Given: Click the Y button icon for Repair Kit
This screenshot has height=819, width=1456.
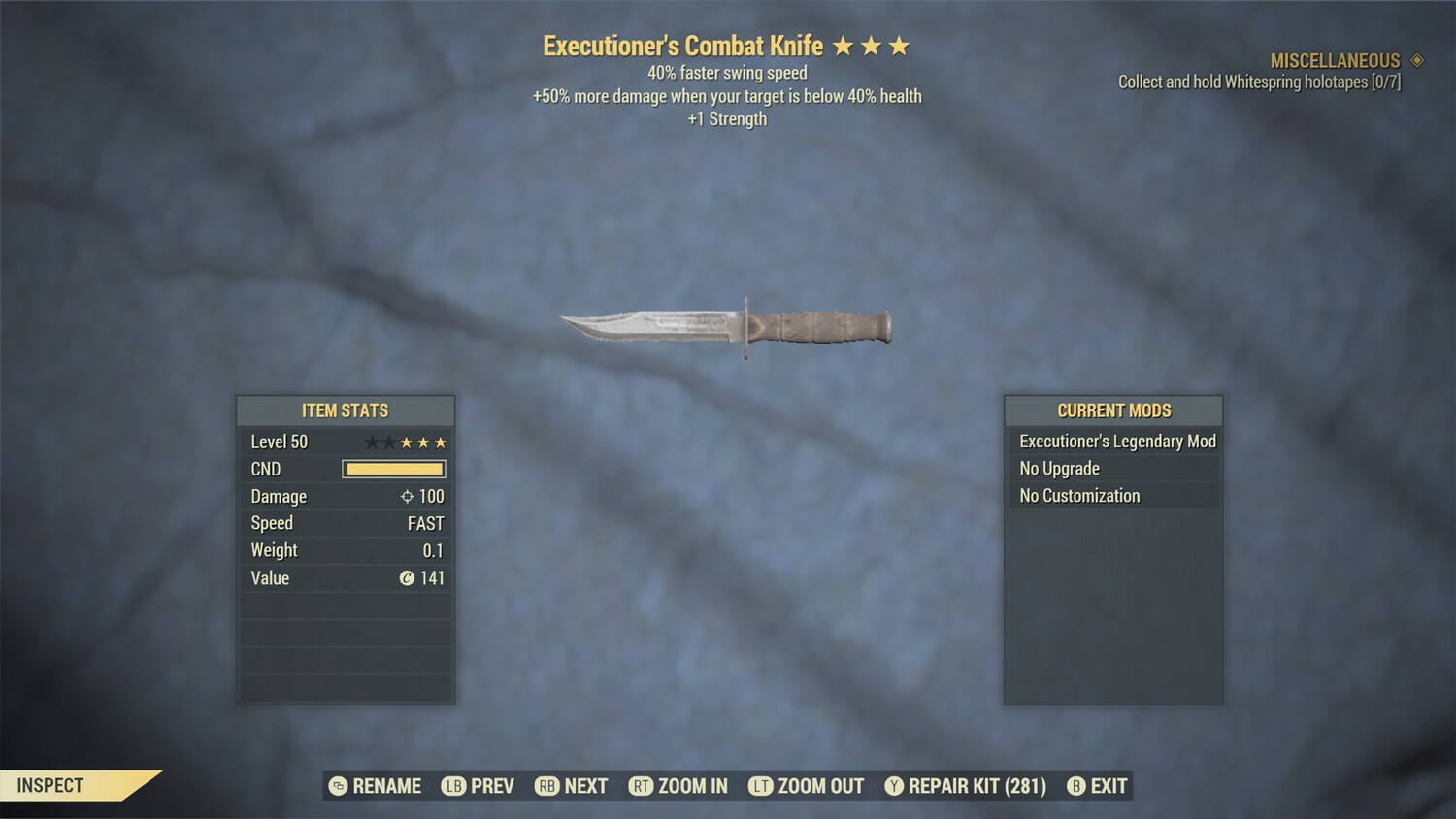Looking at the screenshot, I should pyautogui.click(x=894, y=786).
